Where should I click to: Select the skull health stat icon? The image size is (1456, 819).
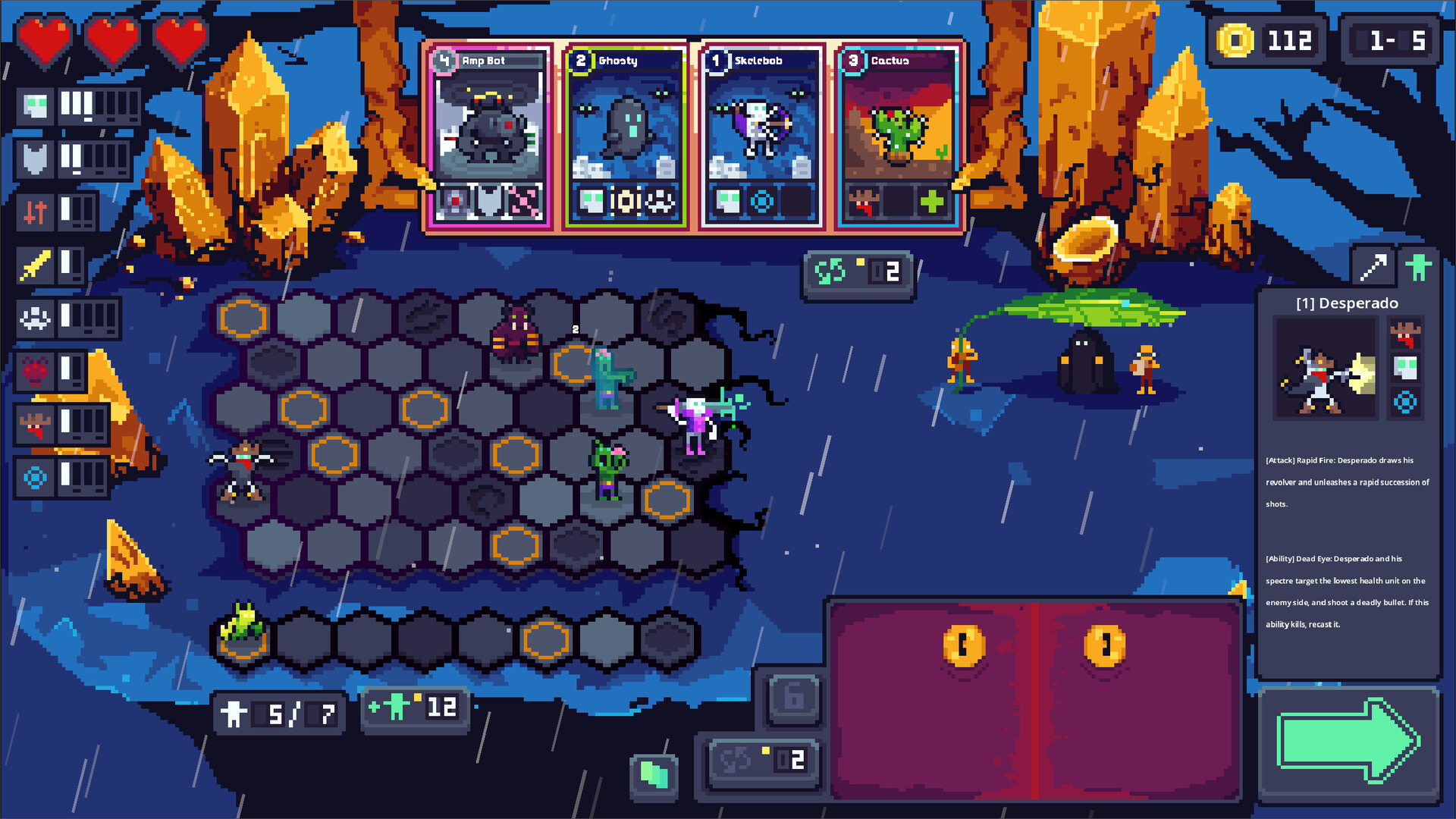pos(35,106)
